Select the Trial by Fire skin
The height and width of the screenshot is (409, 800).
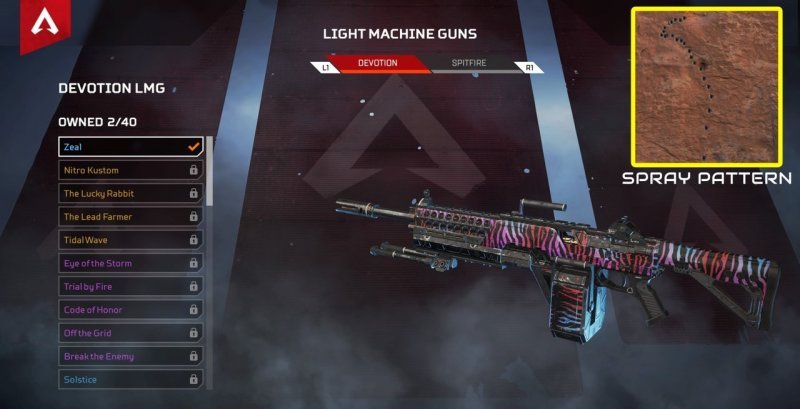tap(130, 286)
